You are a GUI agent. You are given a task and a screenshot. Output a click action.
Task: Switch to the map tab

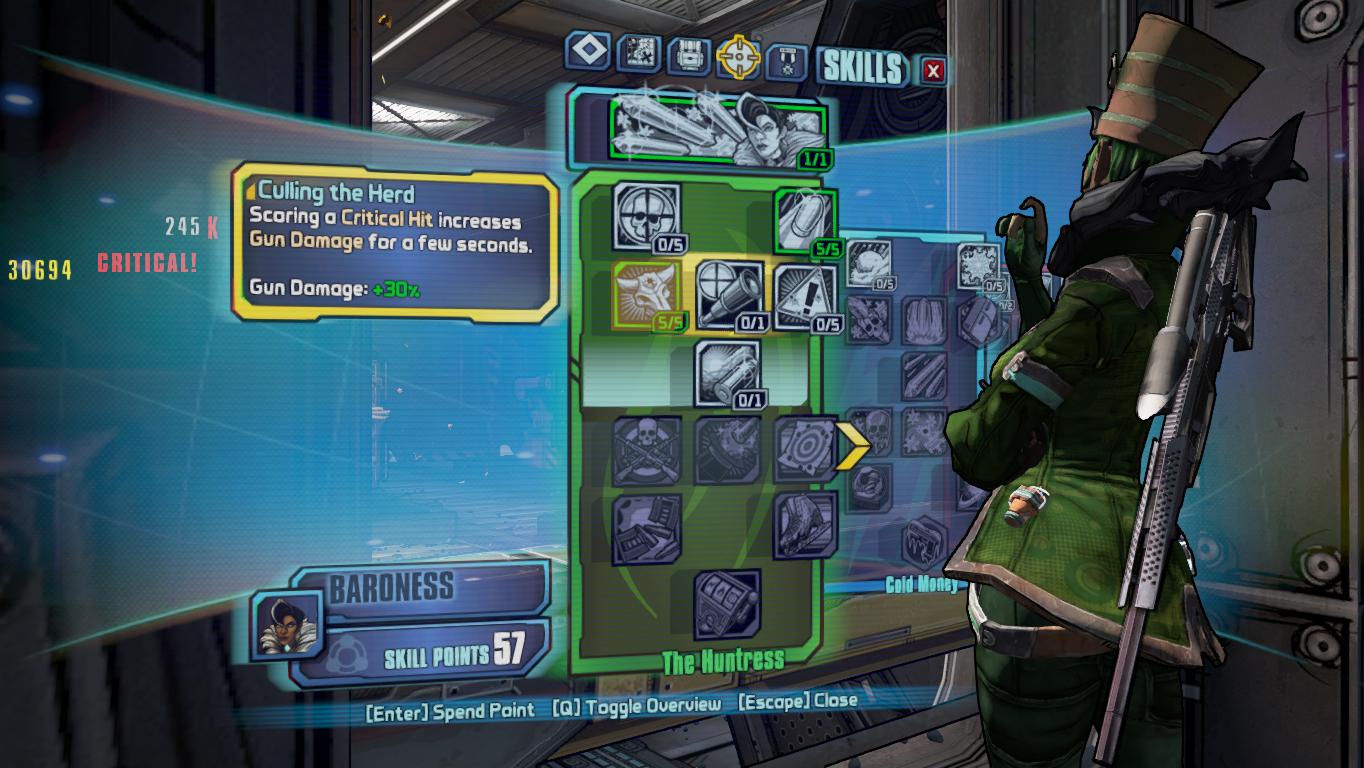point(638,53)
